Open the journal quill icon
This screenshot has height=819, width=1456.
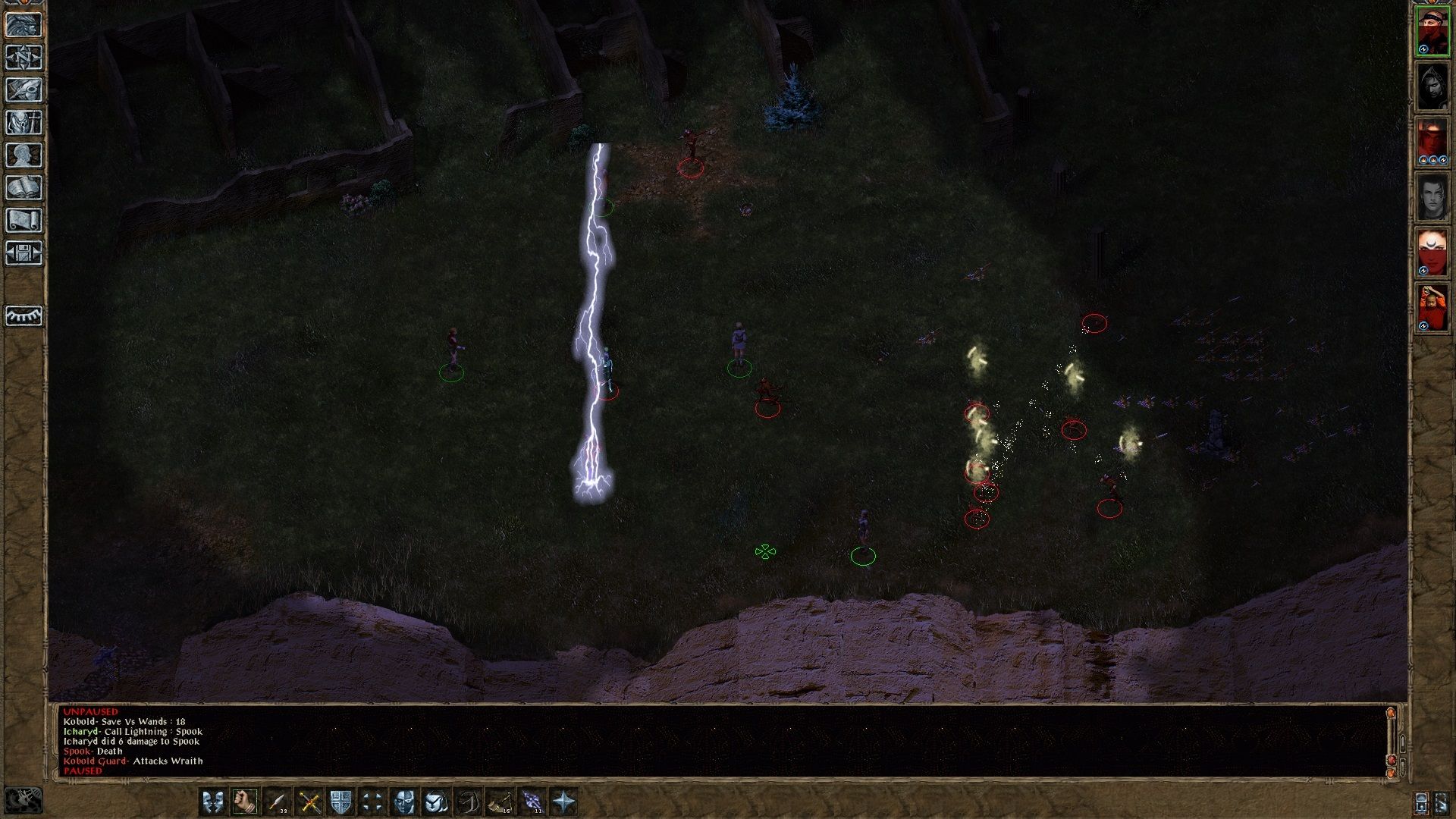[24, 89]
